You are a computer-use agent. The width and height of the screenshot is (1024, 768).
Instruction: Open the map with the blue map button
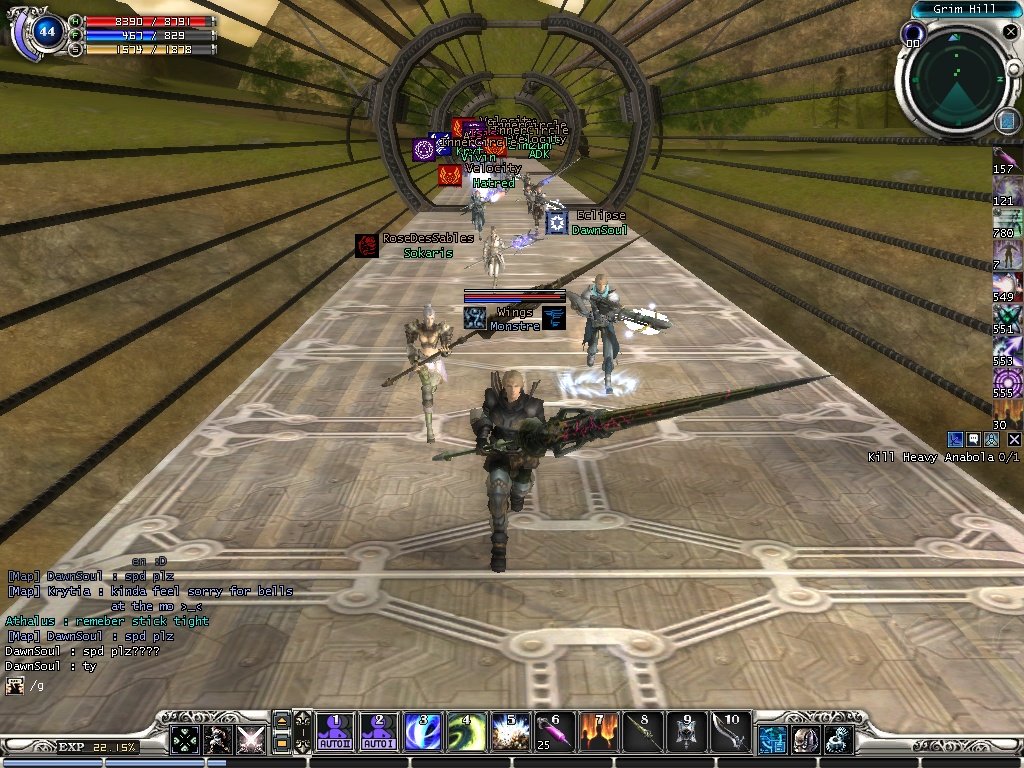[x=1007, y=121]
